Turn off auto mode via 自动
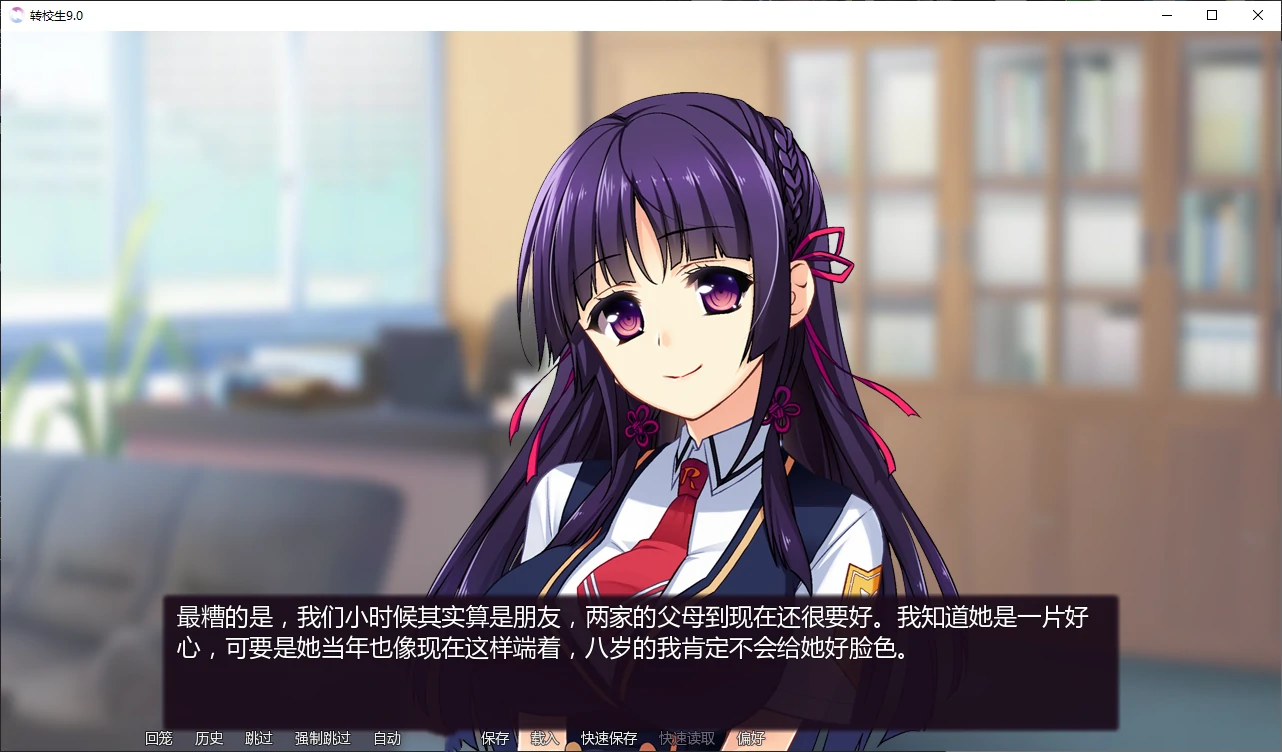 click(x=386, y=738)
